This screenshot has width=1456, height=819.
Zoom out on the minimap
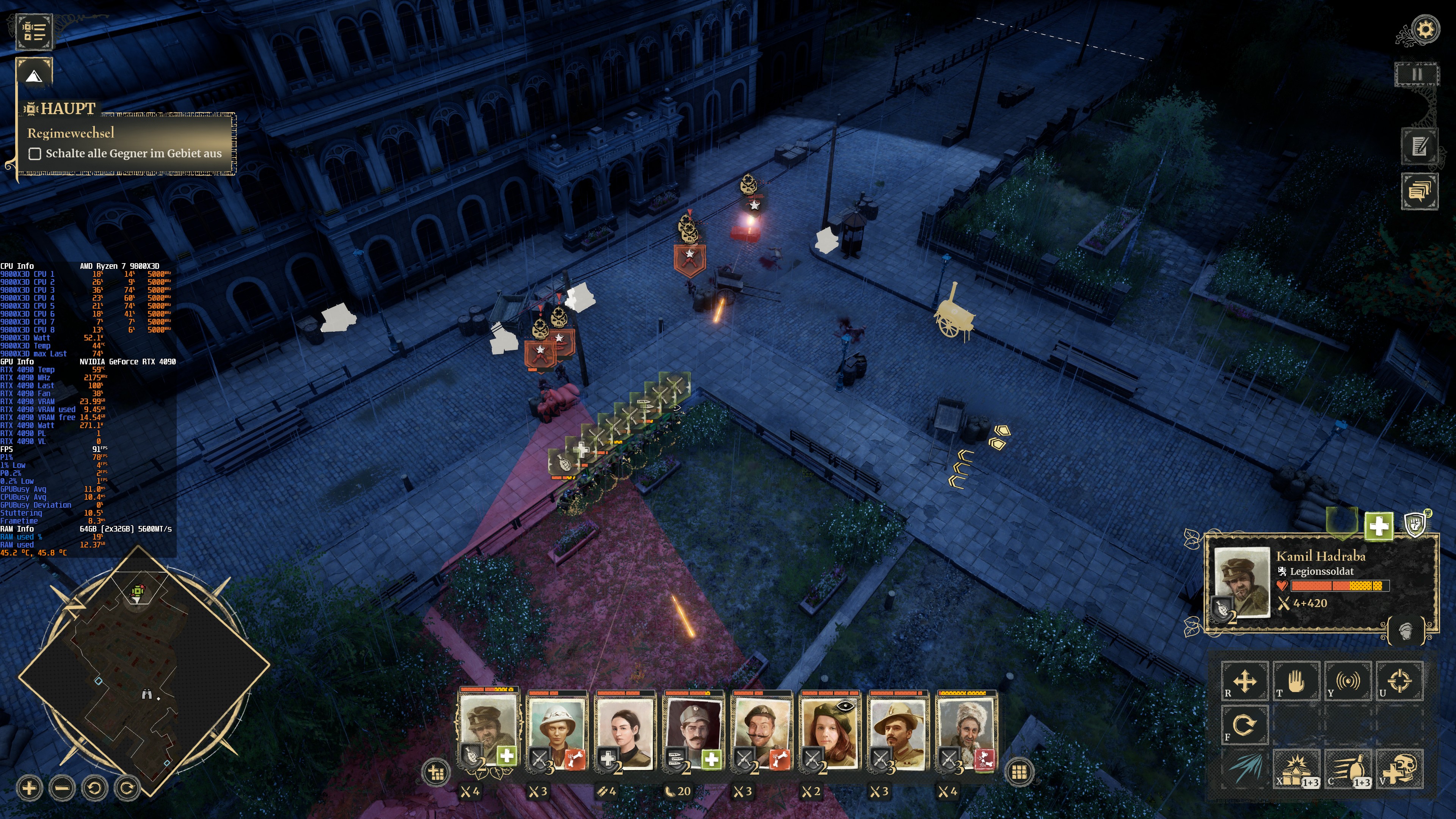(x=62, y=788)
